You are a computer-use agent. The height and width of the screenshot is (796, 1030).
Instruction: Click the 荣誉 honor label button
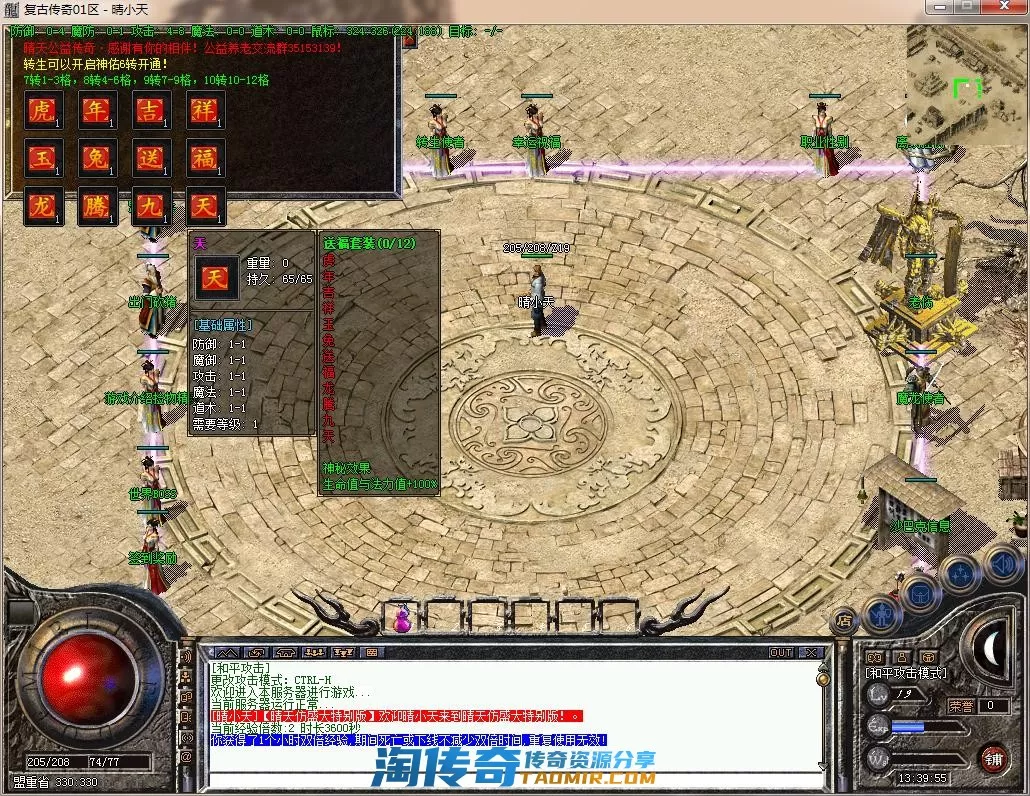click(960, 706)
